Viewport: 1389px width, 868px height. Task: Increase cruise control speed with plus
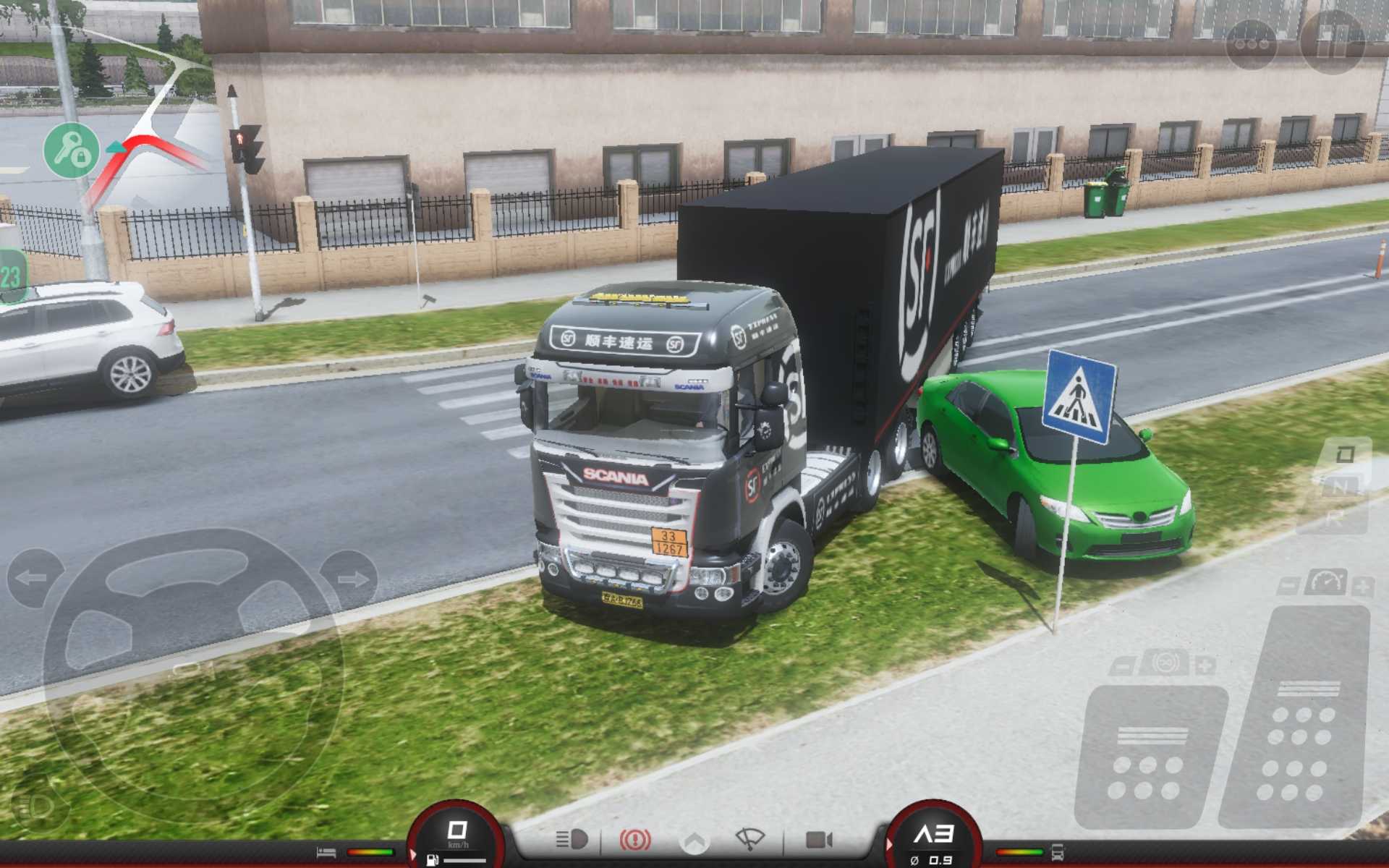[1362, 586]
